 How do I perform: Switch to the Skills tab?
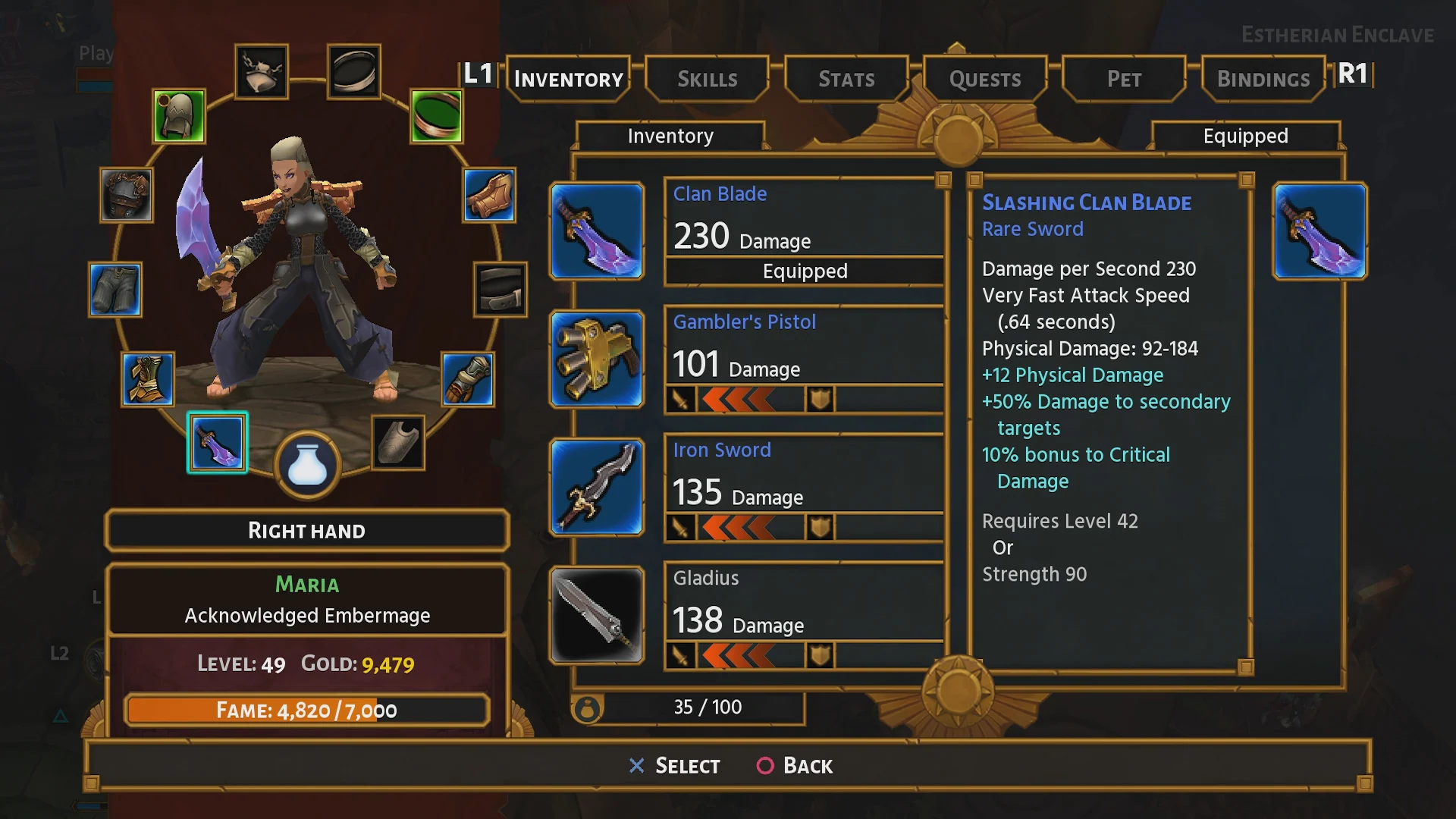707,79
